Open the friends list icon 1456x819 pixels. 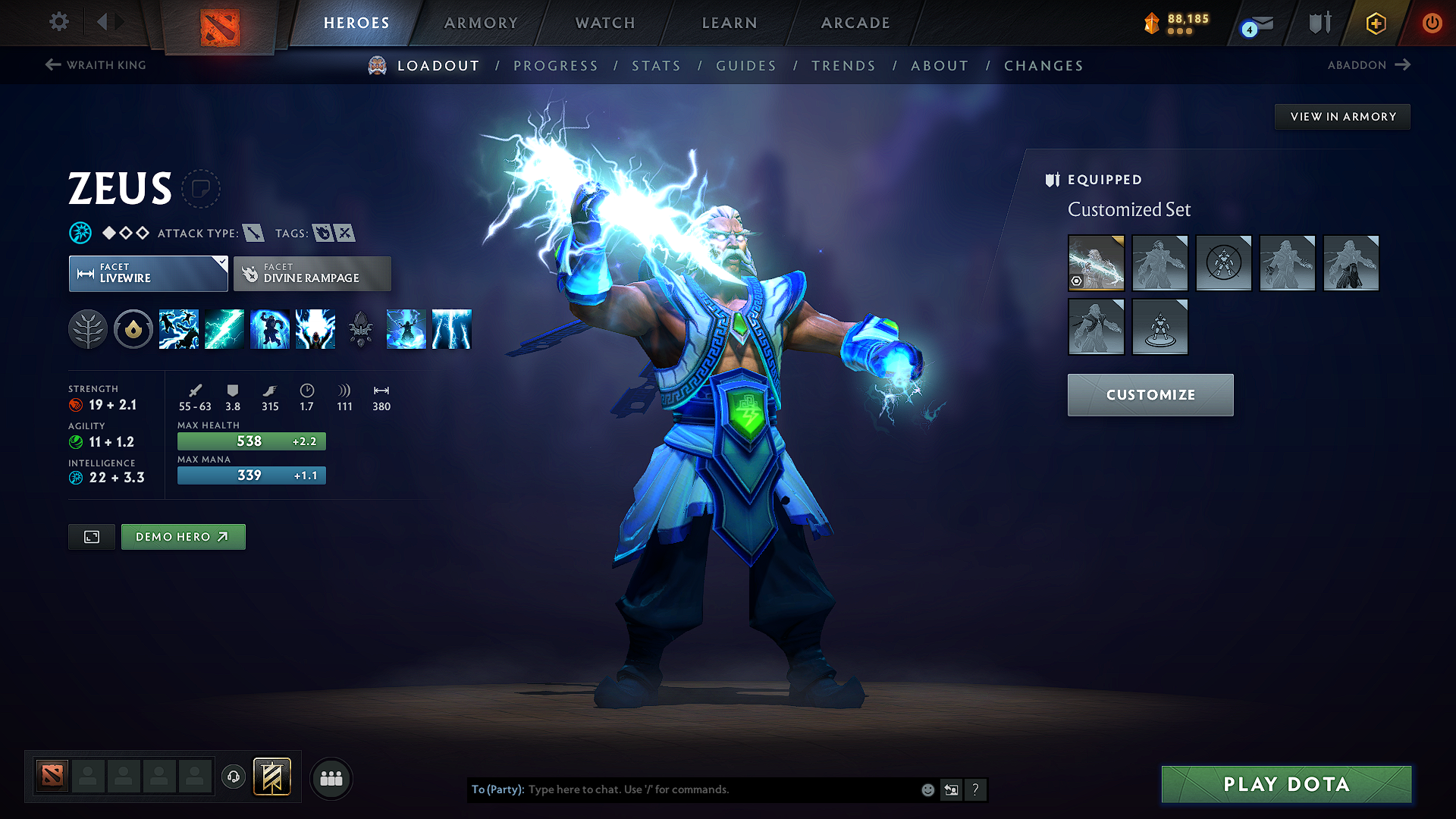point(331,777)
